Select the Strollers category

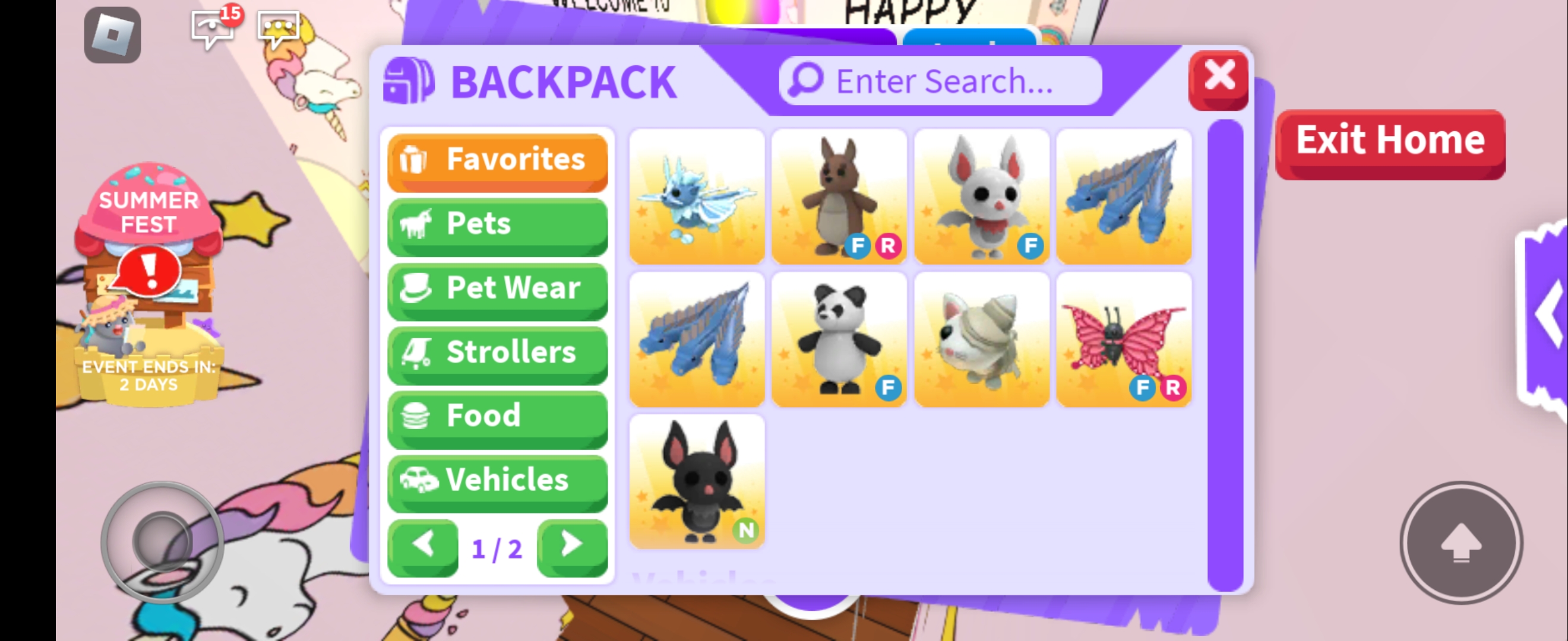(497, 353)
